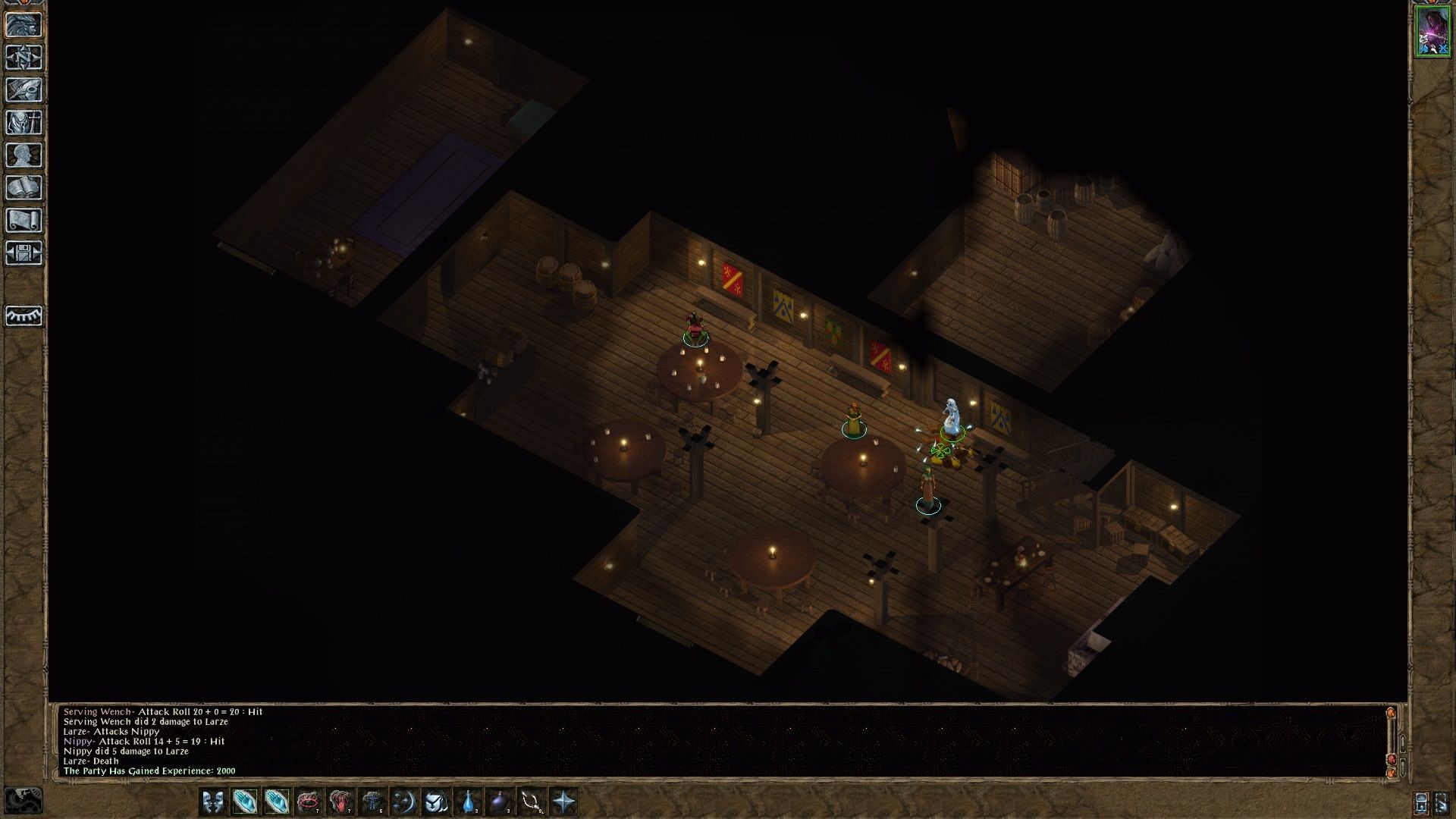Open the character record (head silhouette)
Image resolution: width=1456 pixels, height=819 pixels.
click(x=24, y=155)
